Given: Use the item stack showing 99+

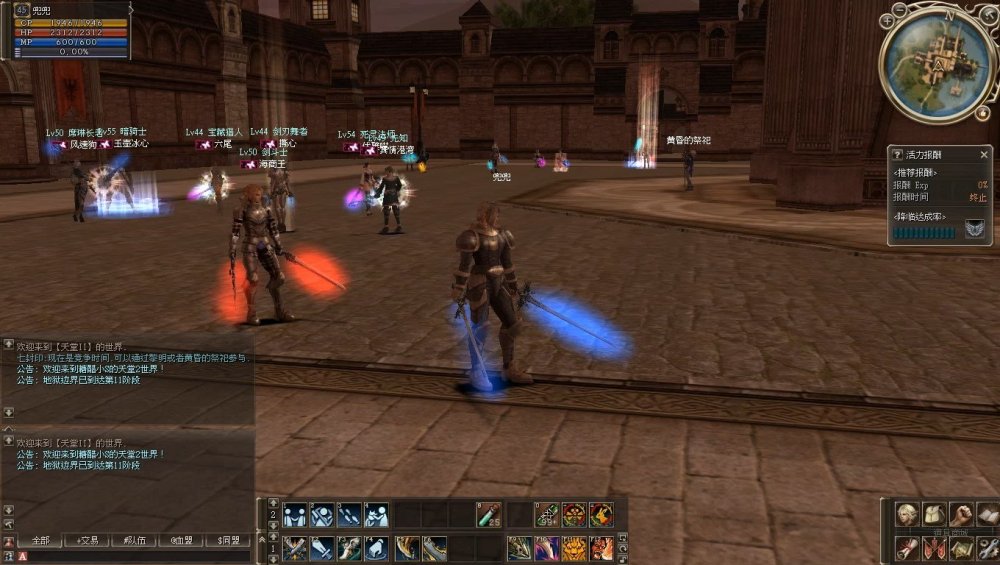Looking at the screenshot, I should (x=546, y=515).
